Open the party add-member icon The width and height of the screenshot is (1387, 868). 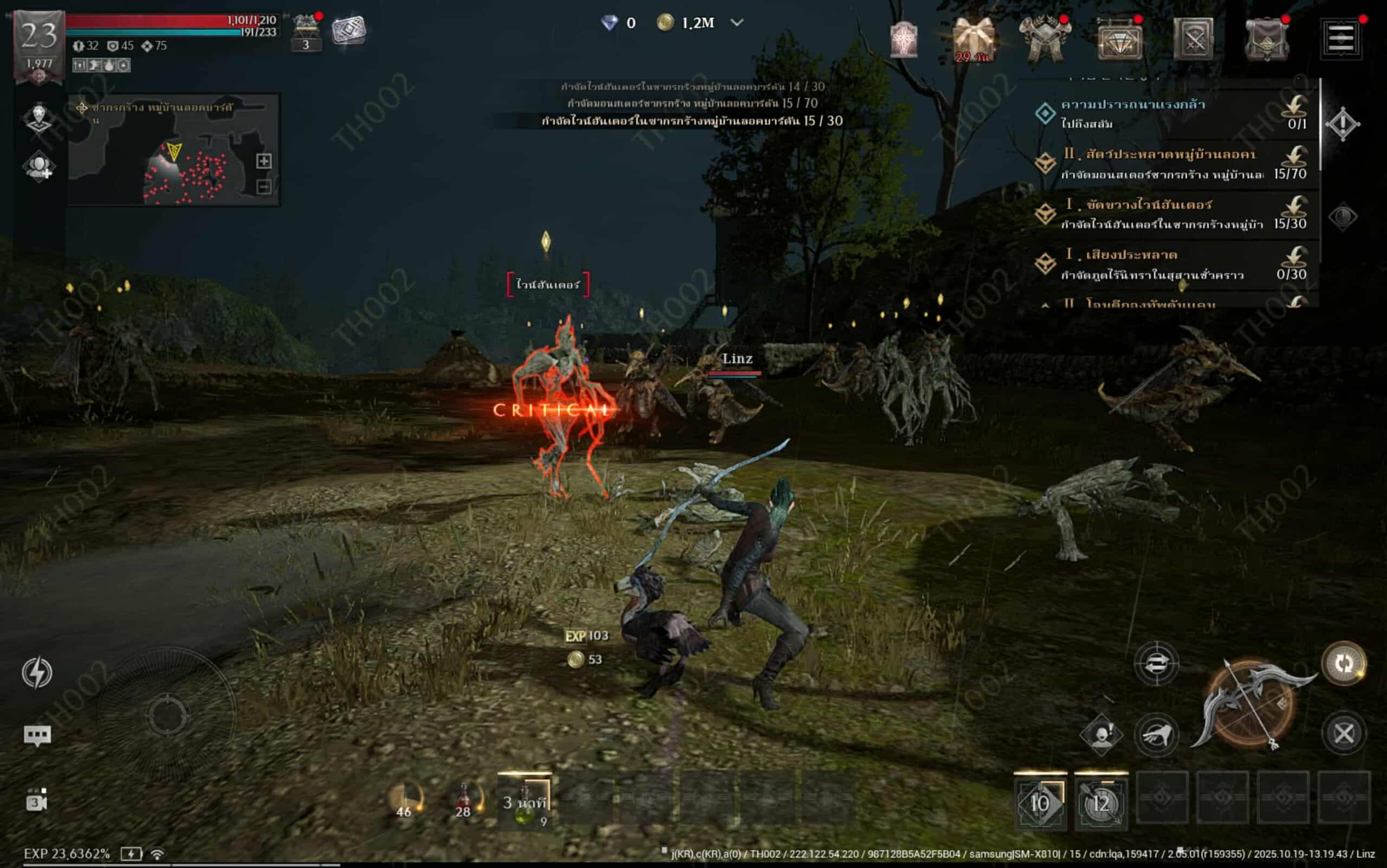38,167
